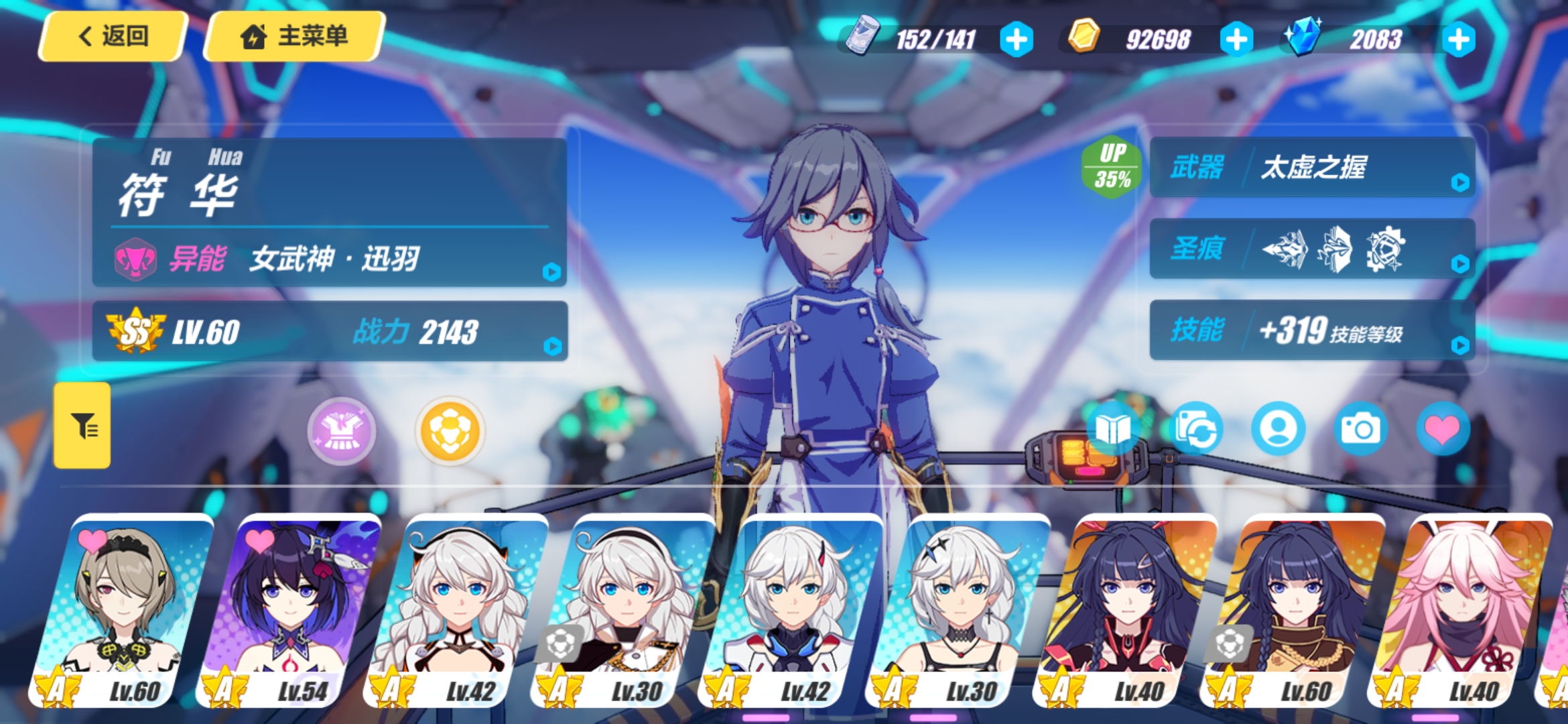Open the 圣痕 stigmata panel
The height and width of the screenshot is (724, 1568).
[x=1312, y=249]
